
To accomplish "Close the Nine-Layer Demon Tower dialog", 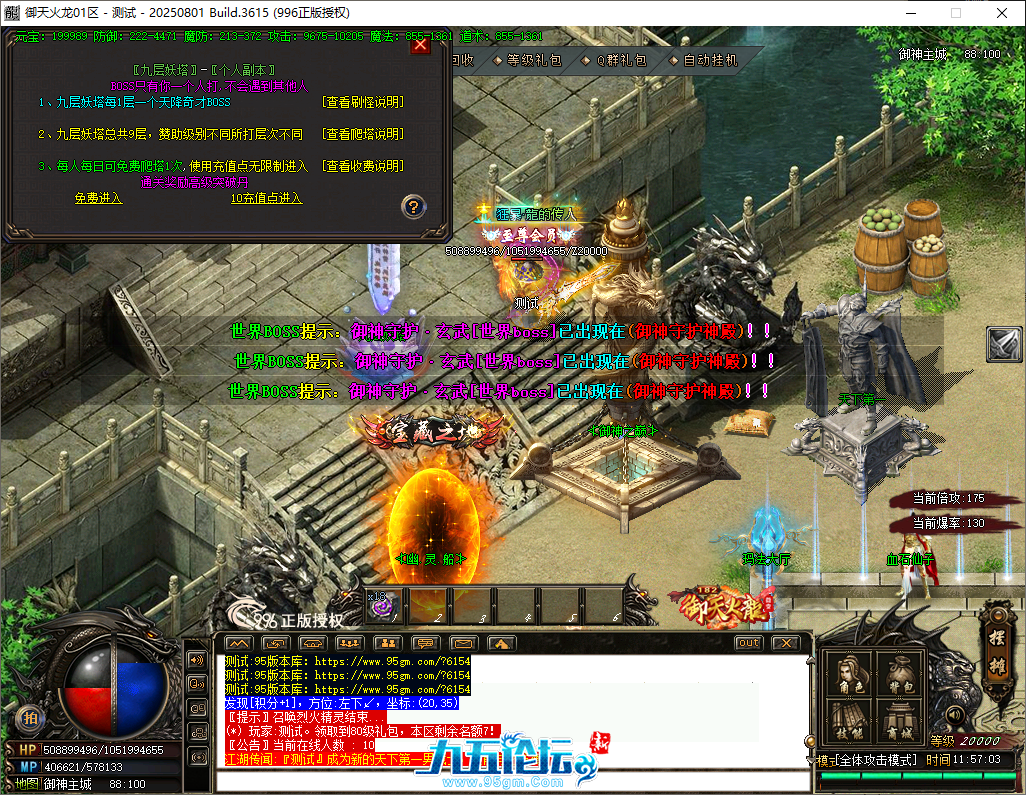I will point(421,45).
